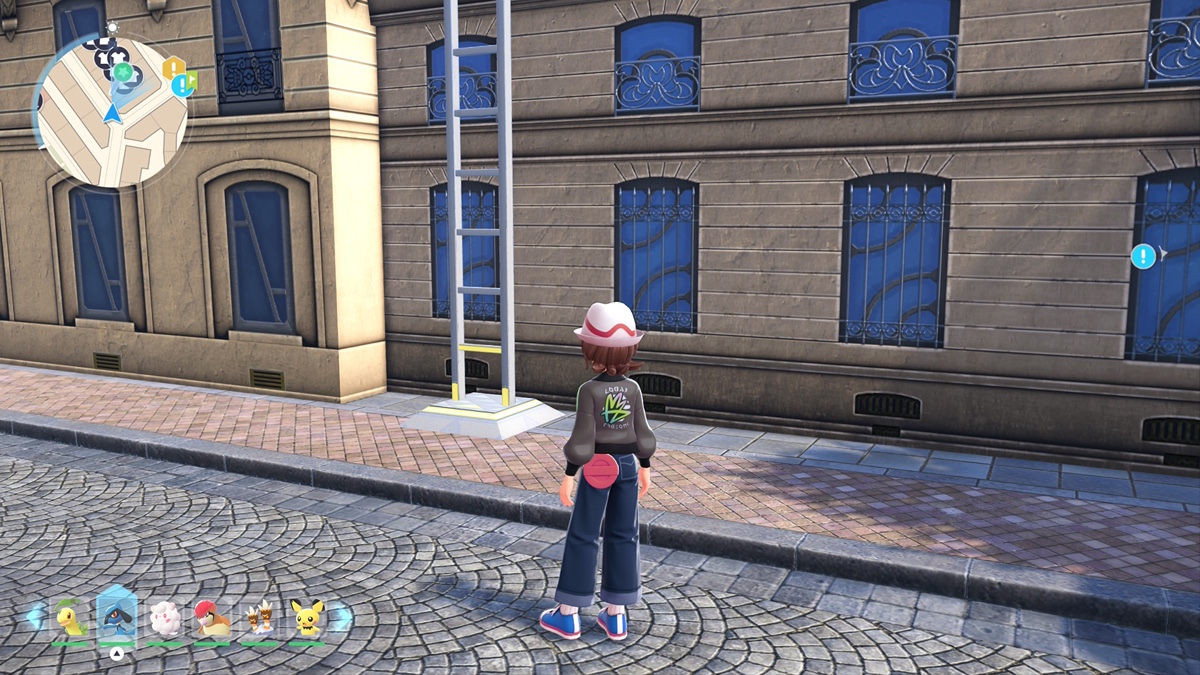Select the green star marker on minimap

coord(122,73)
